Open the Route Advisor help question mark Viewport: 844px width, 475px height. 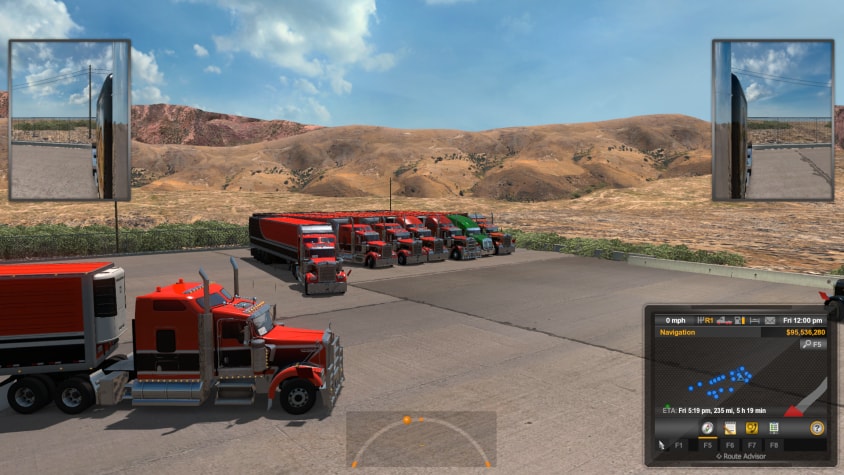tap(817, 428)
